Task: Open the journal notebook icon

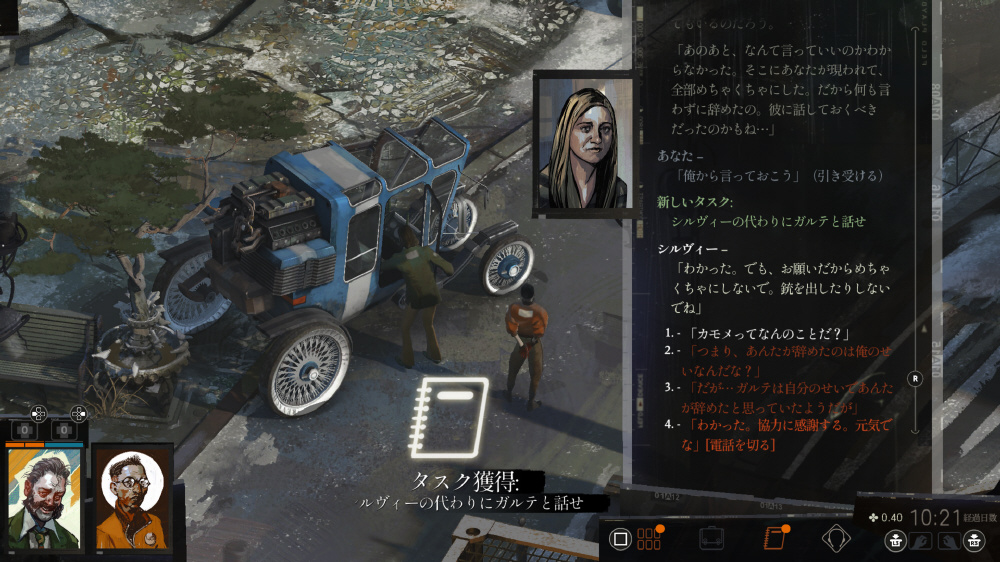Action: 773,539
